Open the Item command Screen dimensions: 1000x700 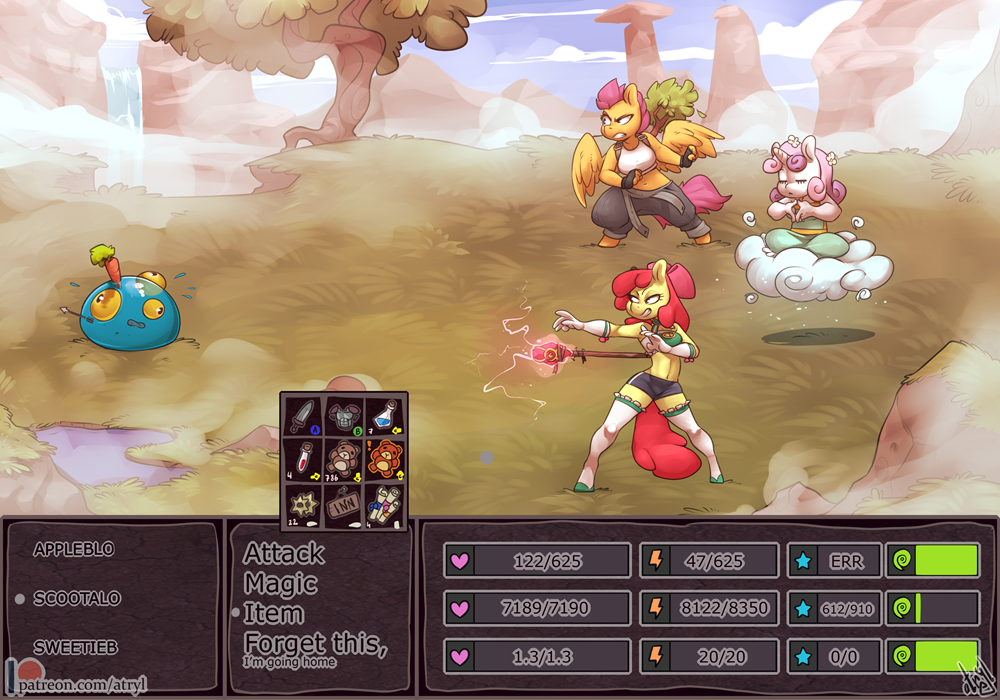[x=273, y=612]
